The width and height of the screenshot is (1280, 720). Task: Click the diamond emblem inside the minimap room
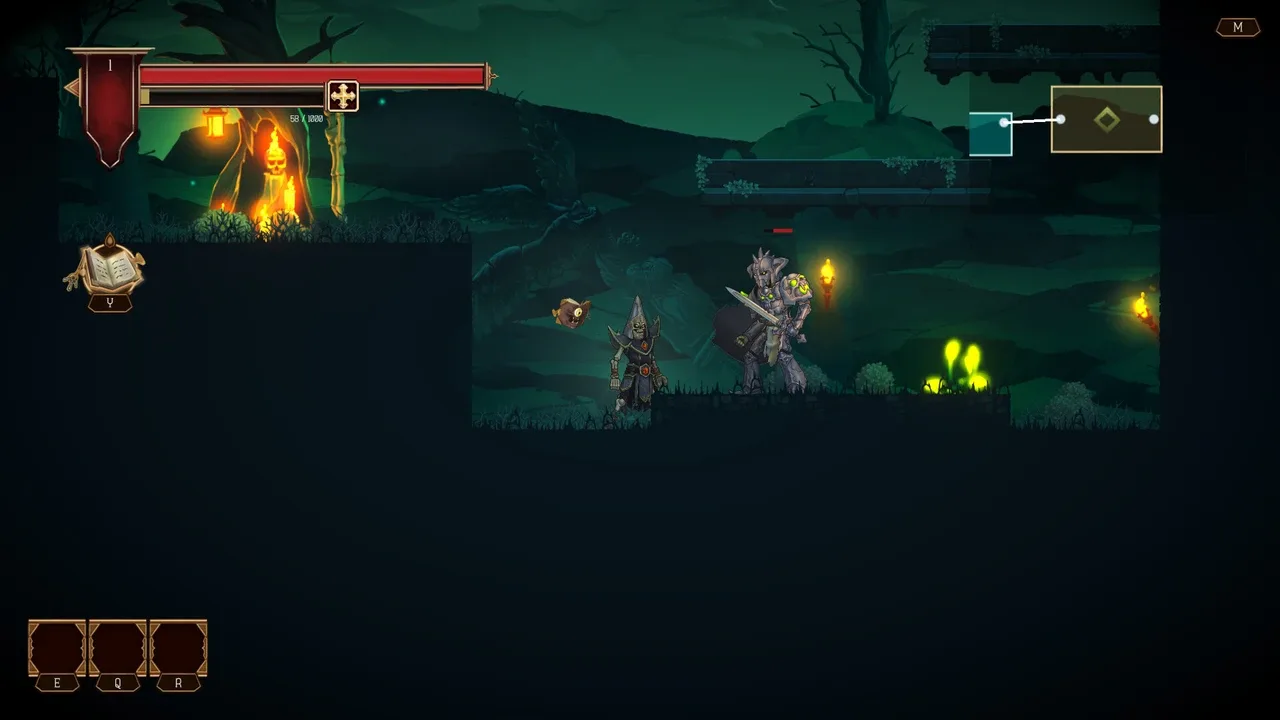(1106, 118)
